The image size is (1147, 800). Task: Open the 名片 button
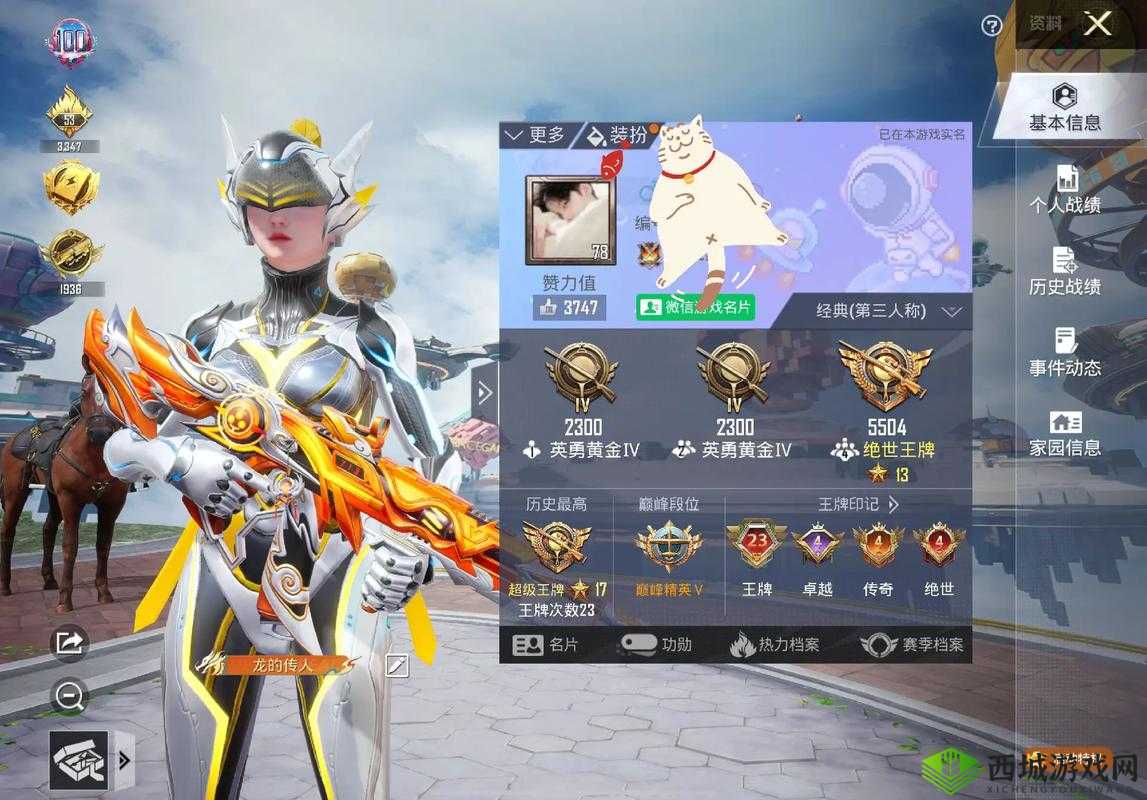[546, 645]
